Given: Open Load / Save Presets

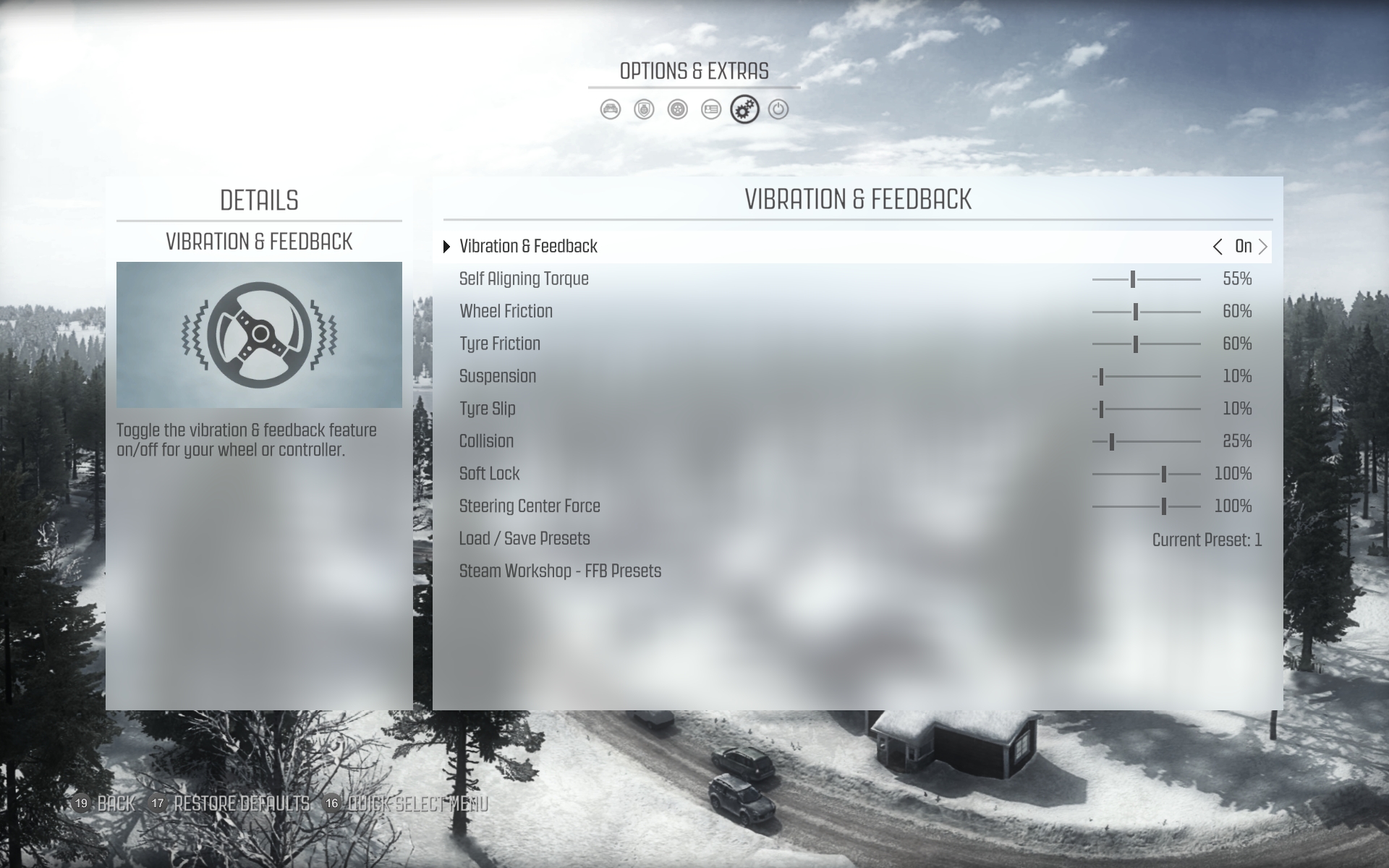Looking at the screenshot, I should click(x=524, y=539).
